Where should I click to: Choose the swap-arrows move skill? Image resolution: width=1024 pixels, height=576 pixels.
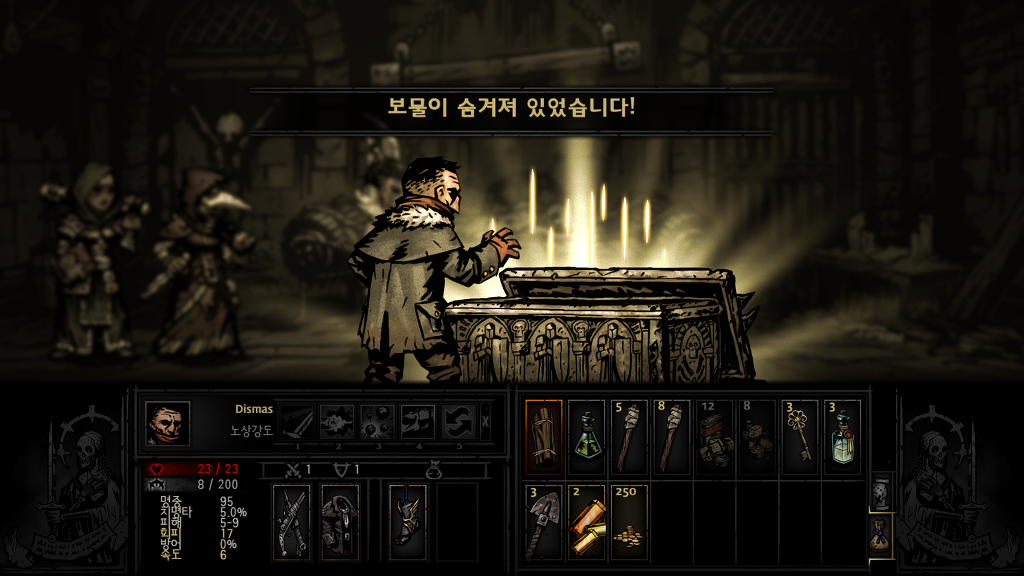tap(459, 422)
